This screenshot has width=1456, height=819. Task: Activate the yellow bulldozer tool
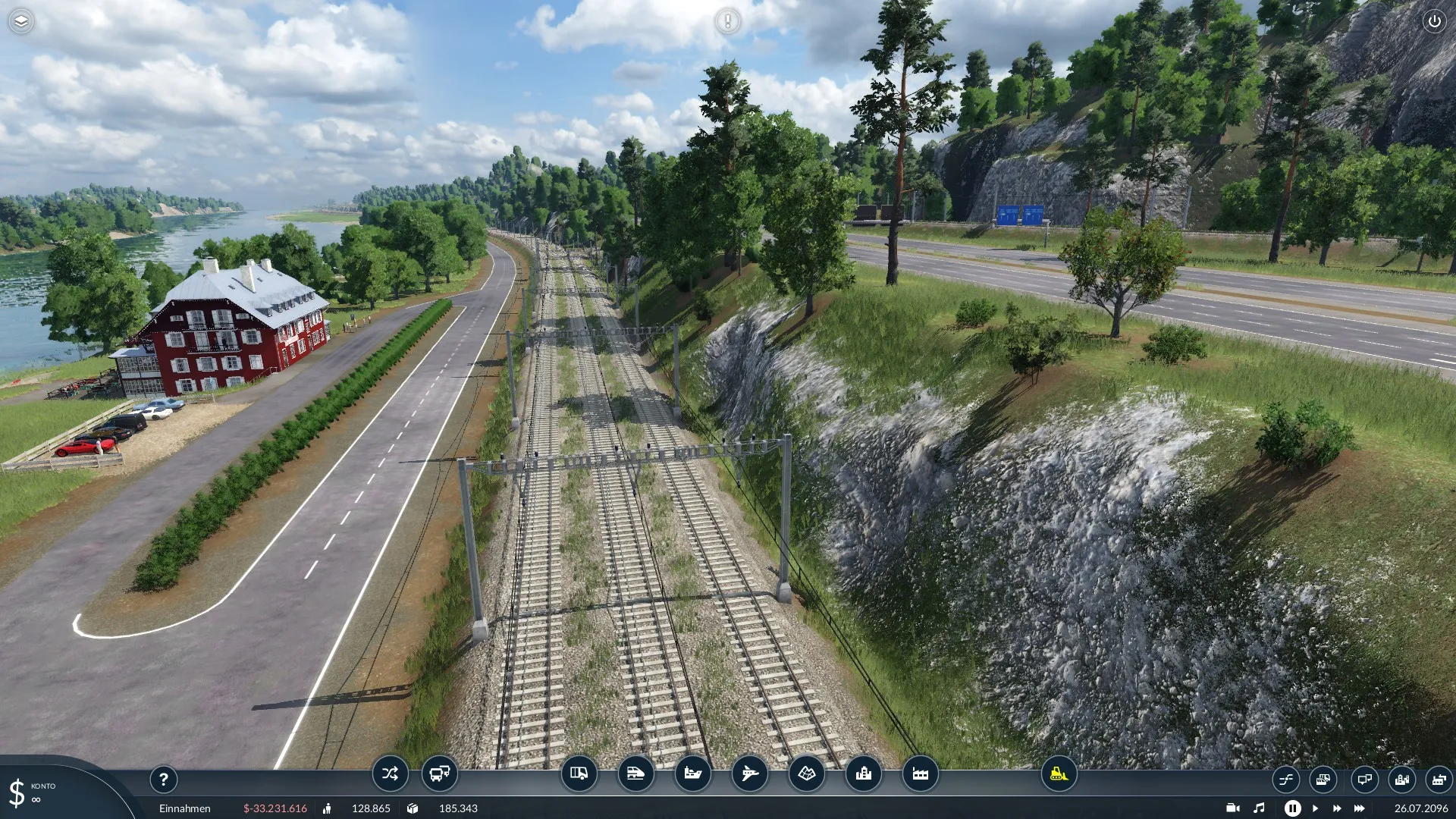click(1059, 773)
